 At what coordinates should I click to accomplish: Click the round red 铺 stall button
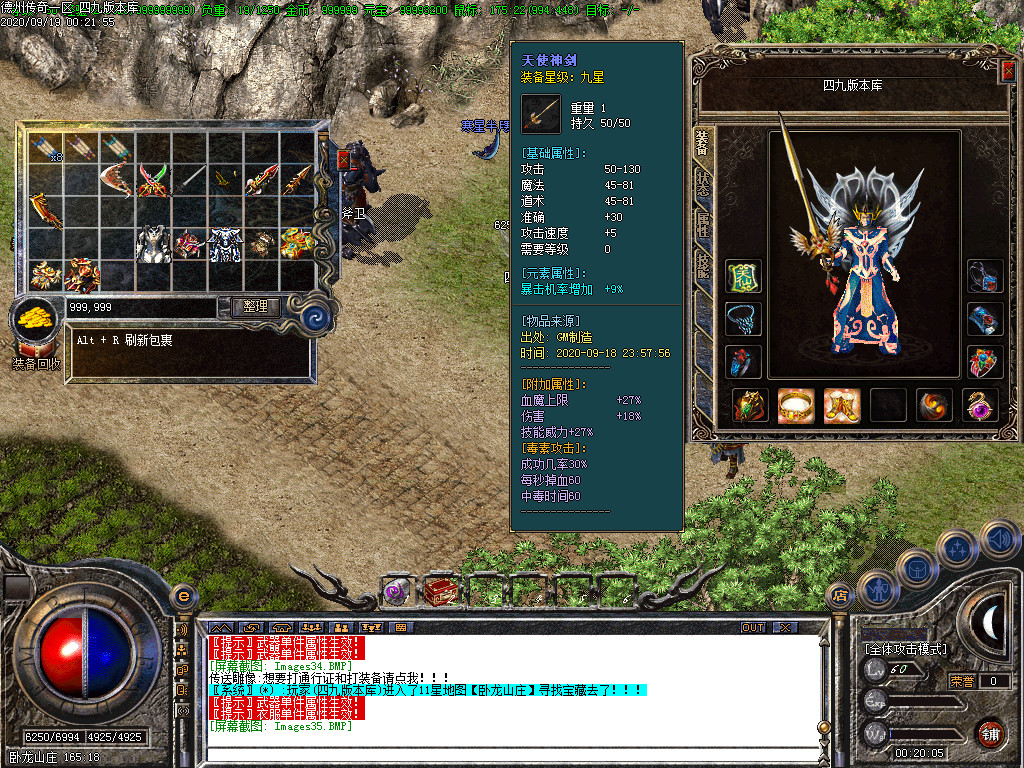[991, 735]
